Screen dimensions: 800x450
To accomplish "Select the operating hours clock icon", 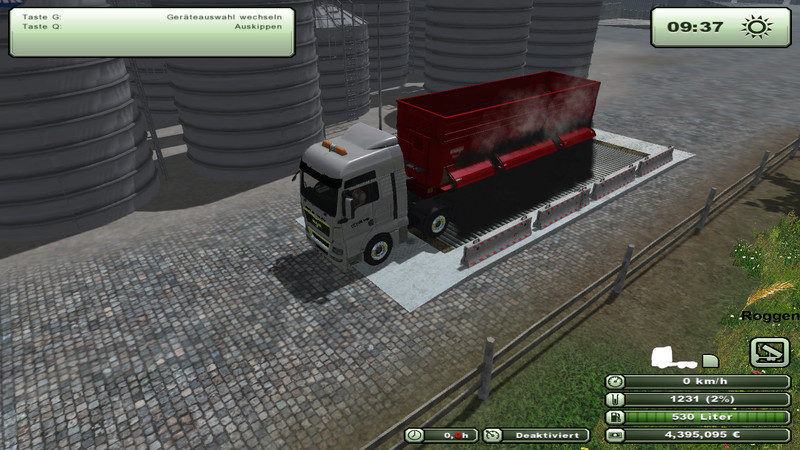I will tap(416, 435).
